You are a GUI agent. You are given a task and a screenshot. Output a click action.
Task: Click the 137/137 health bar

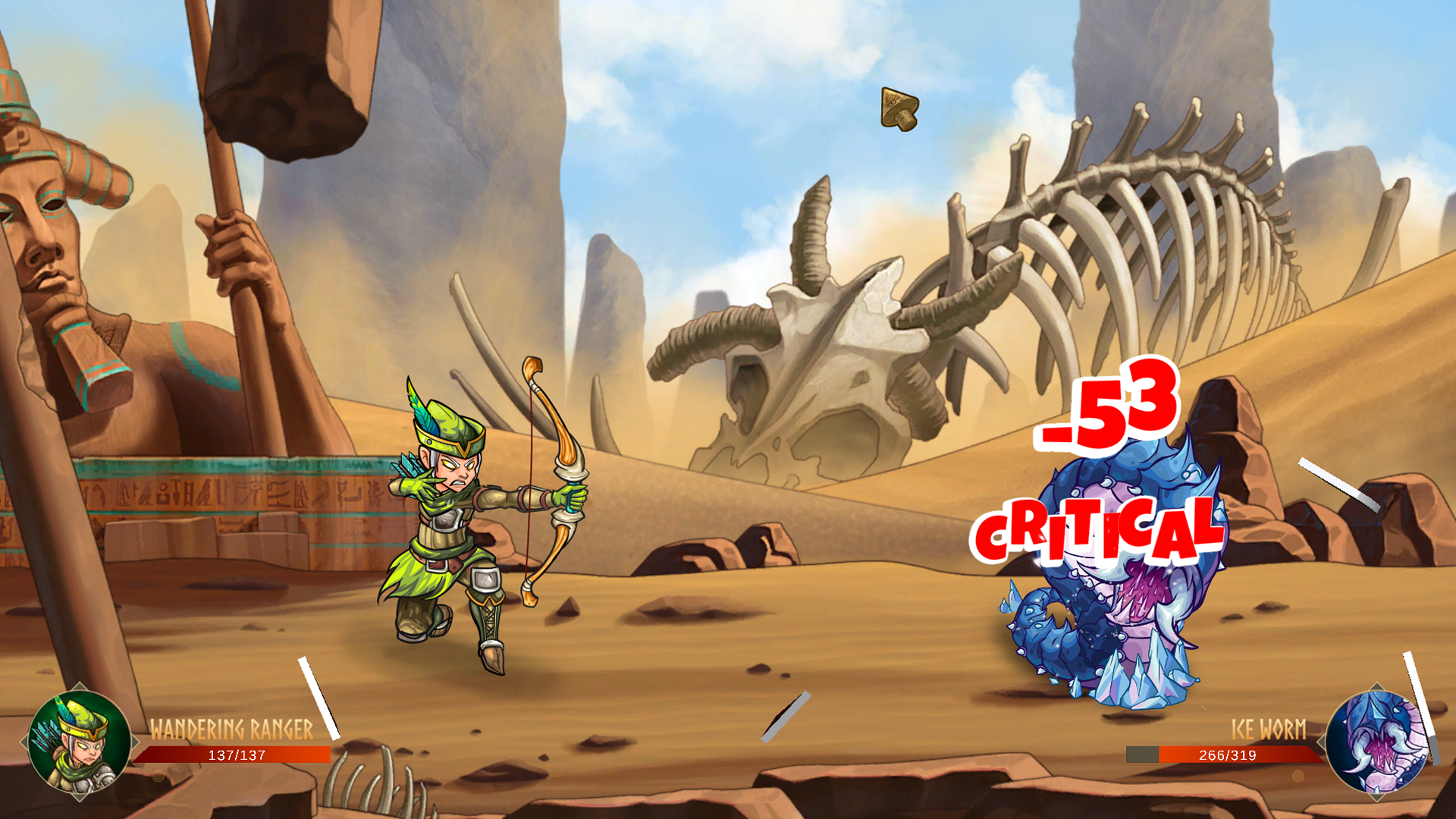click(x=237, y=755)
